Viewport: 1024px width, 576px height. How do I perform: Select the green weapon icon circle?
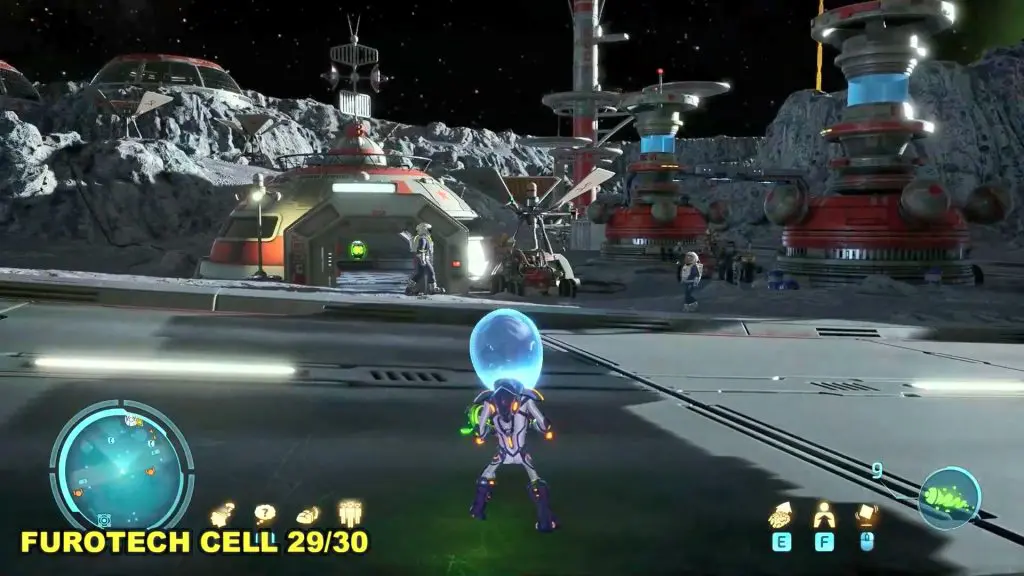pyautogui.click(x=949, y=498)
